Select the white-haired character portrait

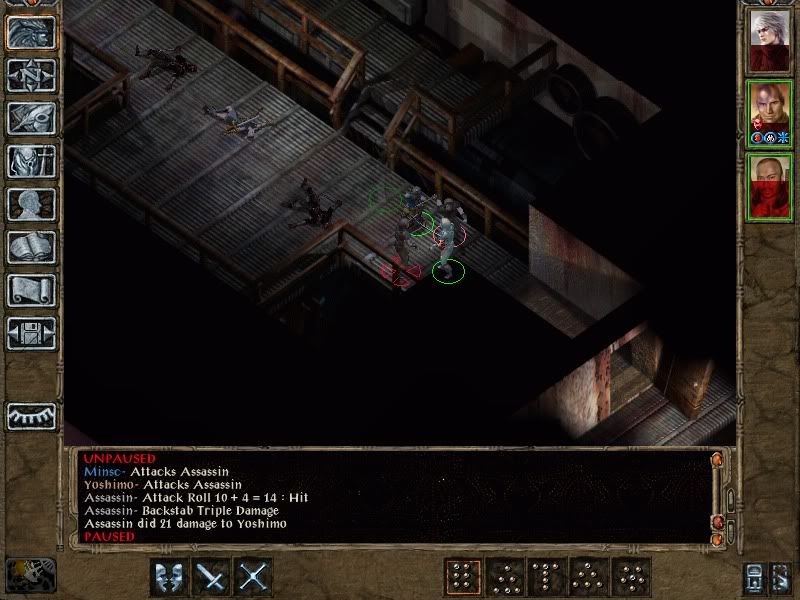tap(770, 41)
